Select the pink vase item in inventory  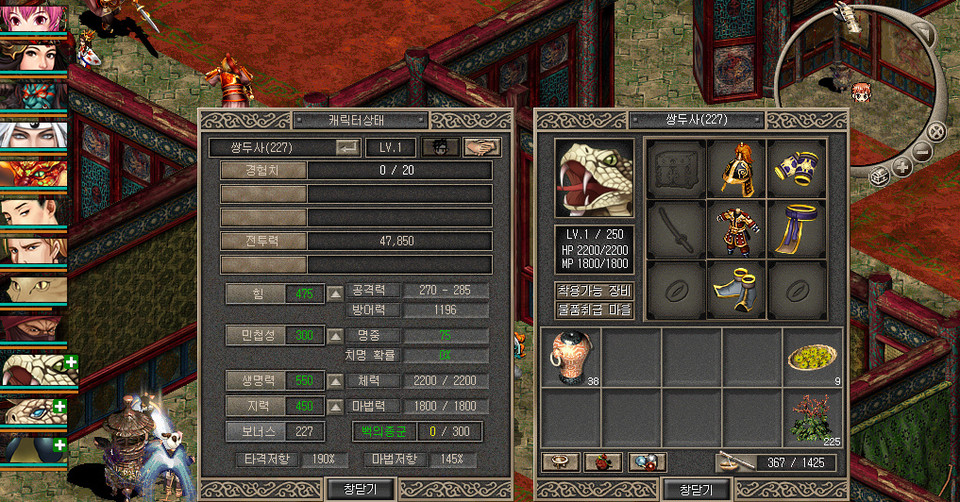pyautogui.click(x=570, y=357)
